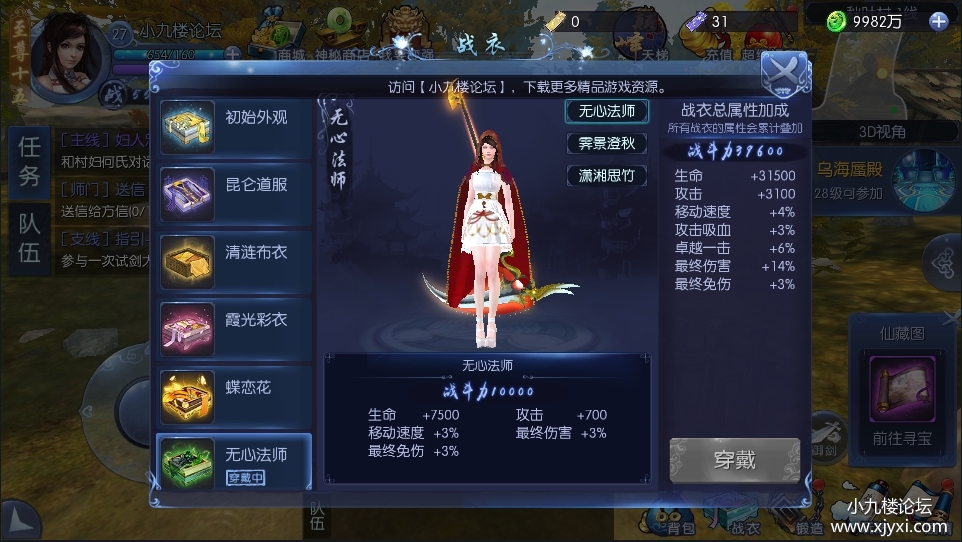Open the 队伍 team tab on the left
This screenshot has height=542, width=962.
pos(30,239)
